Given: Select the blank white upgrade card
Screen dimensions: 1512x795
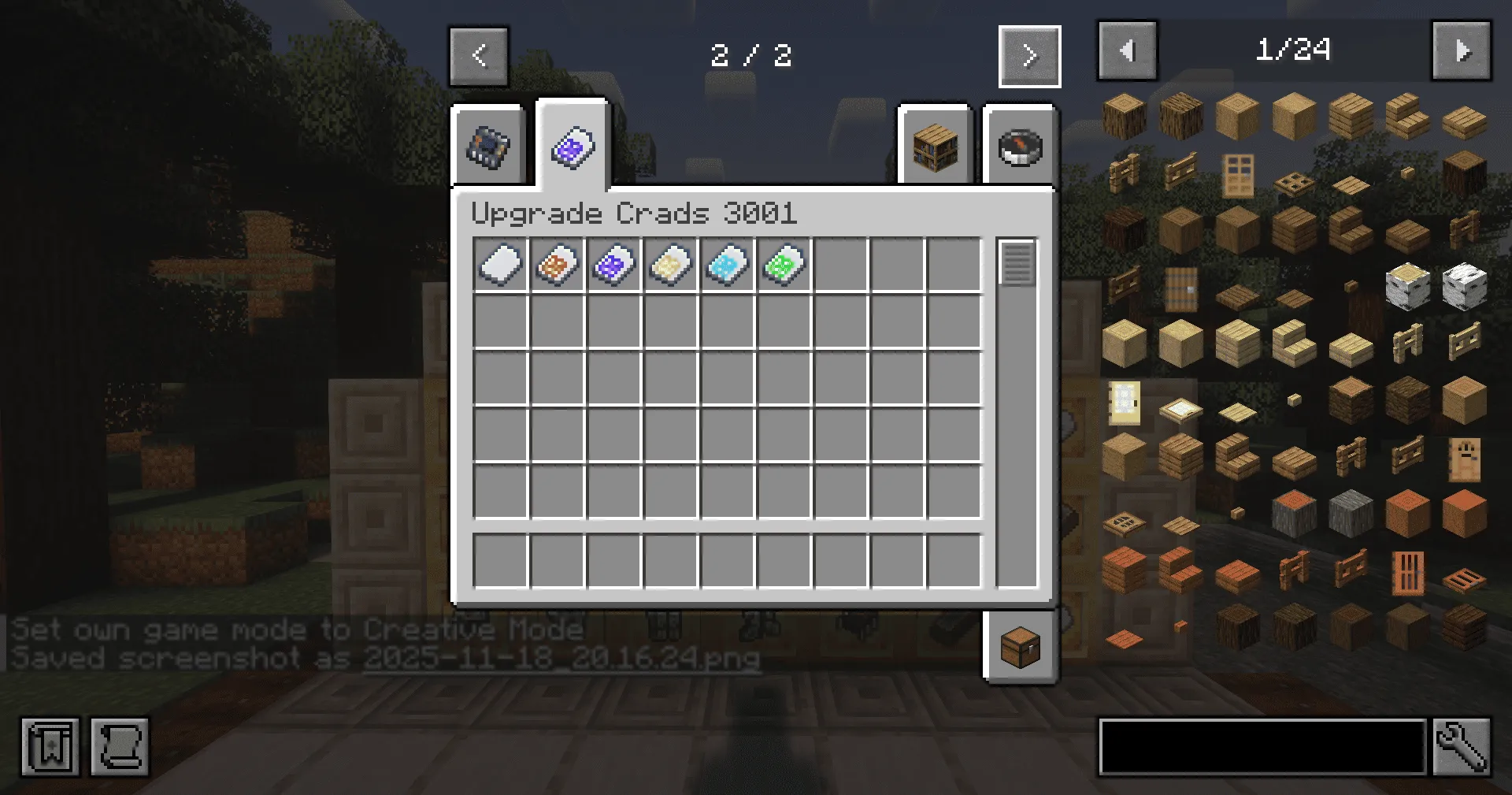Looking at the screenshot, I should pos(502,266).
